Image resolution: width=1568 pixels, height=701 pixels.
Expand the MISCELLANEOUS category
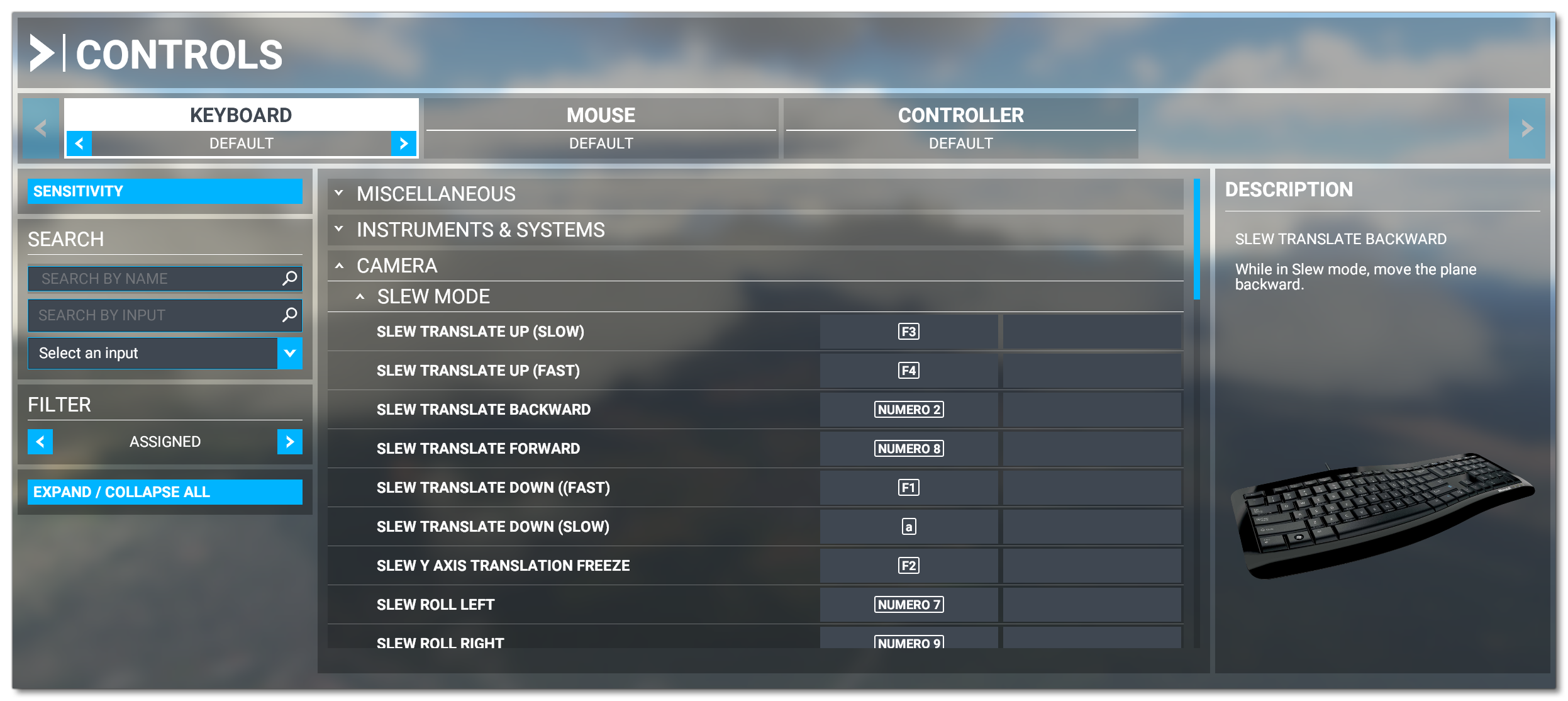340,193
